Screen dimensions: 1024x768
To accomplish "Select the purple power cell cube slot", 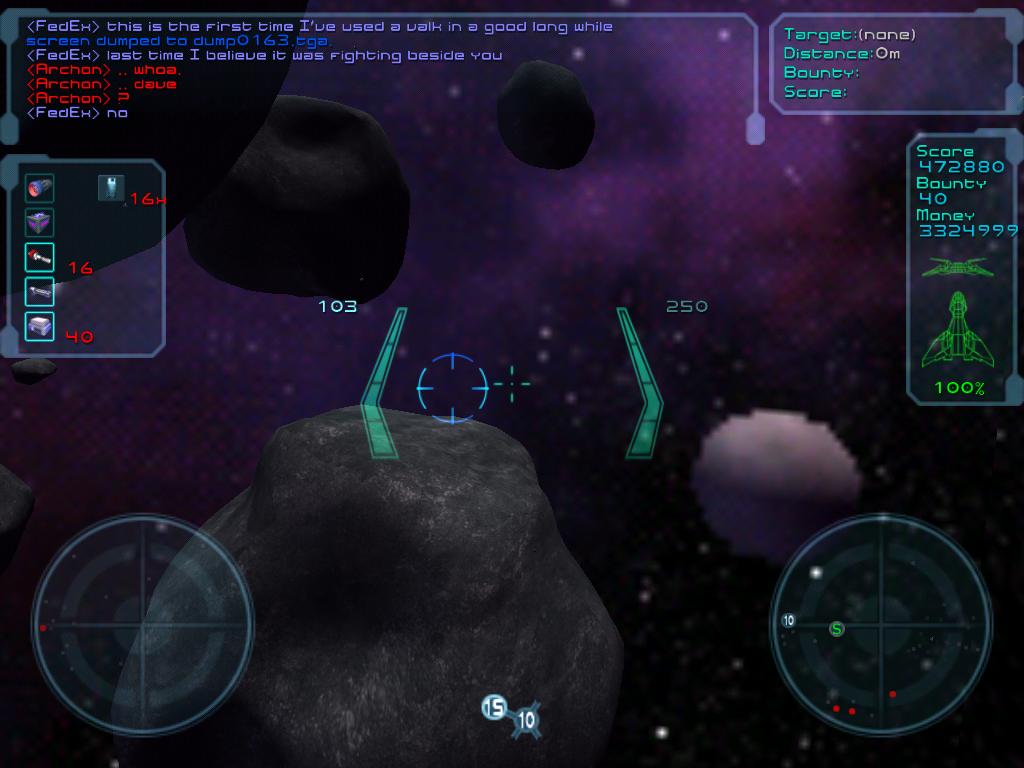I will pyautogui.click(x=40, y=222).
